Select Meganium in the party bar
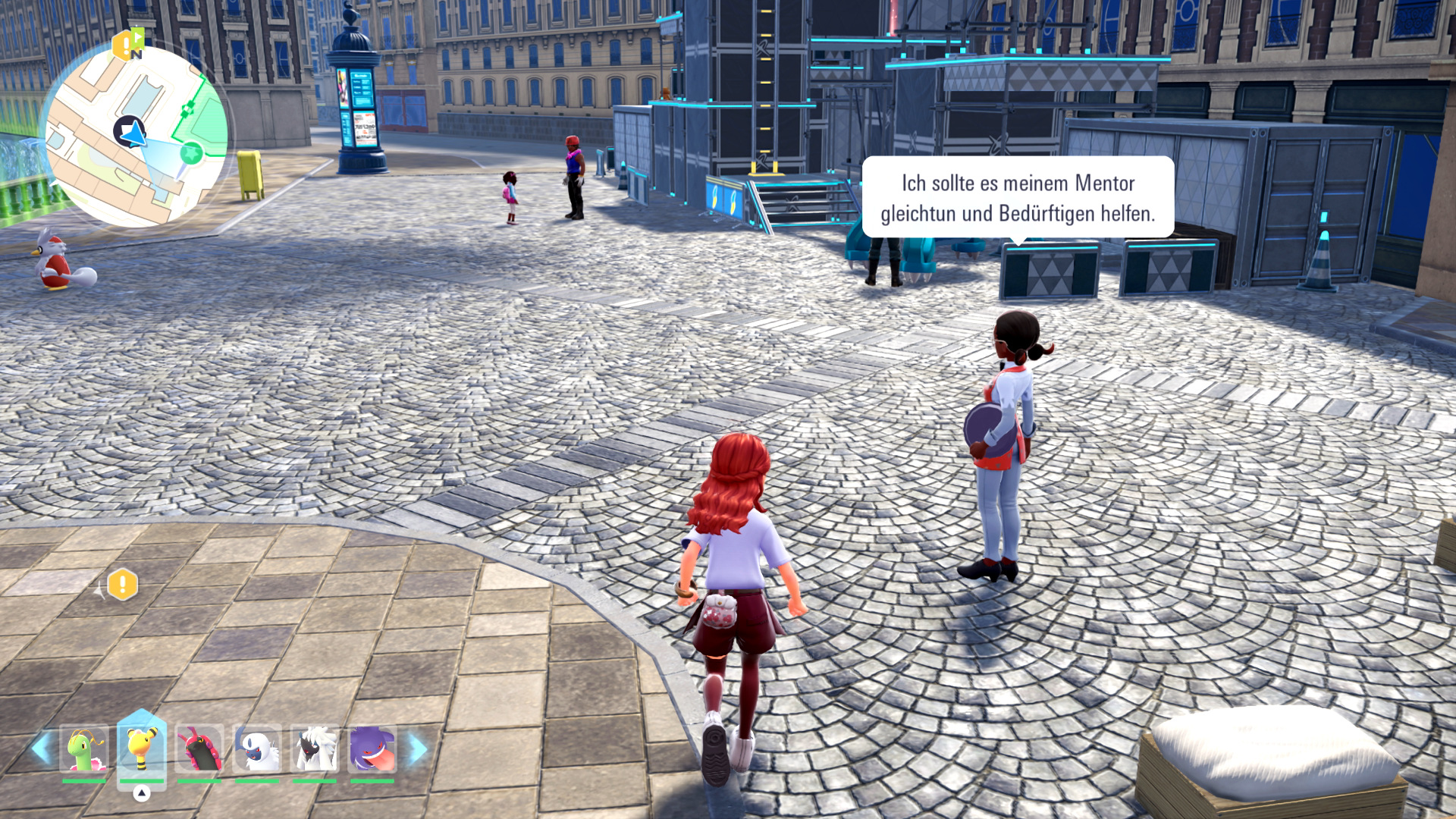Viewport: 1456px width, 819px height. [x=84, y=749]
